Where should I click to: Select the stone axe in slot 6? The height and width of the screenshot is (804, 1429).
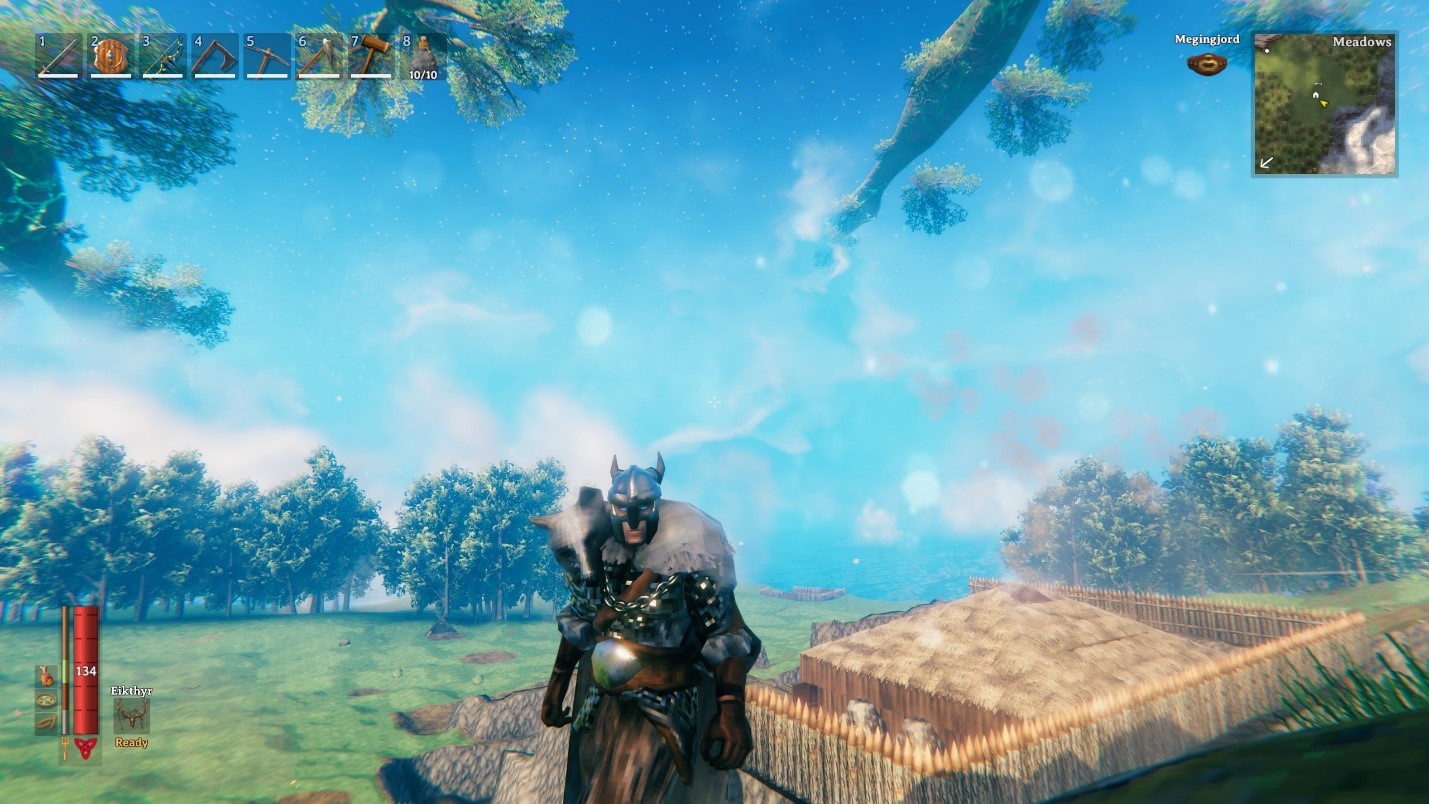(x=318, y=57)
